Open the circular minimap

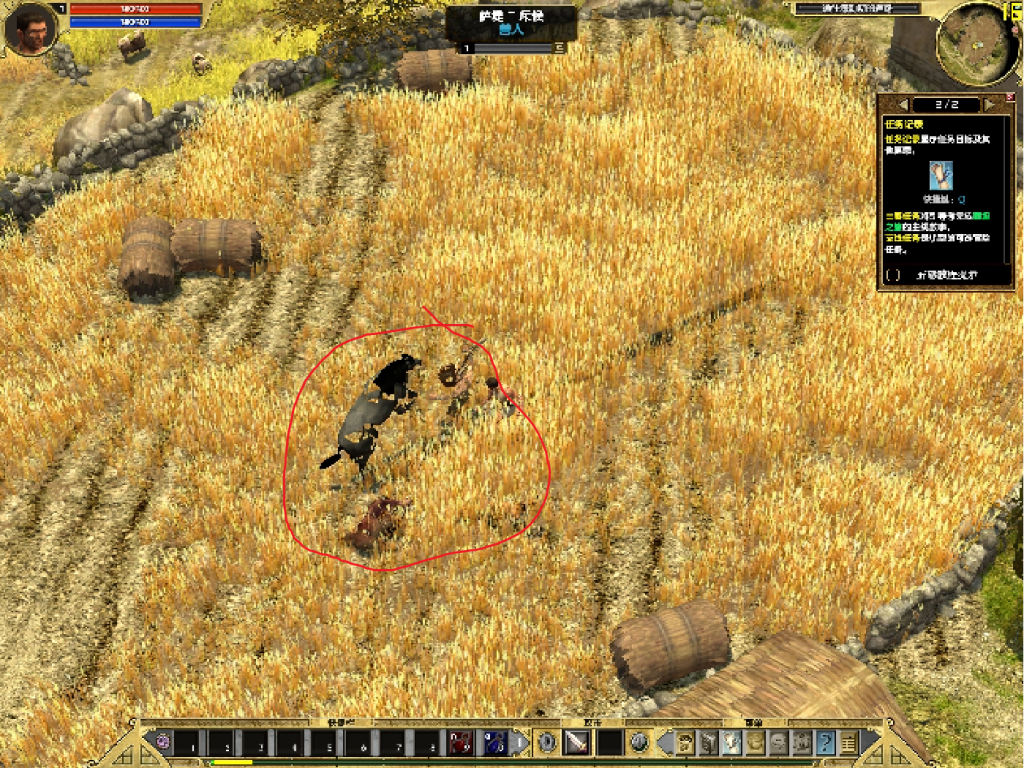pos(976,42)
